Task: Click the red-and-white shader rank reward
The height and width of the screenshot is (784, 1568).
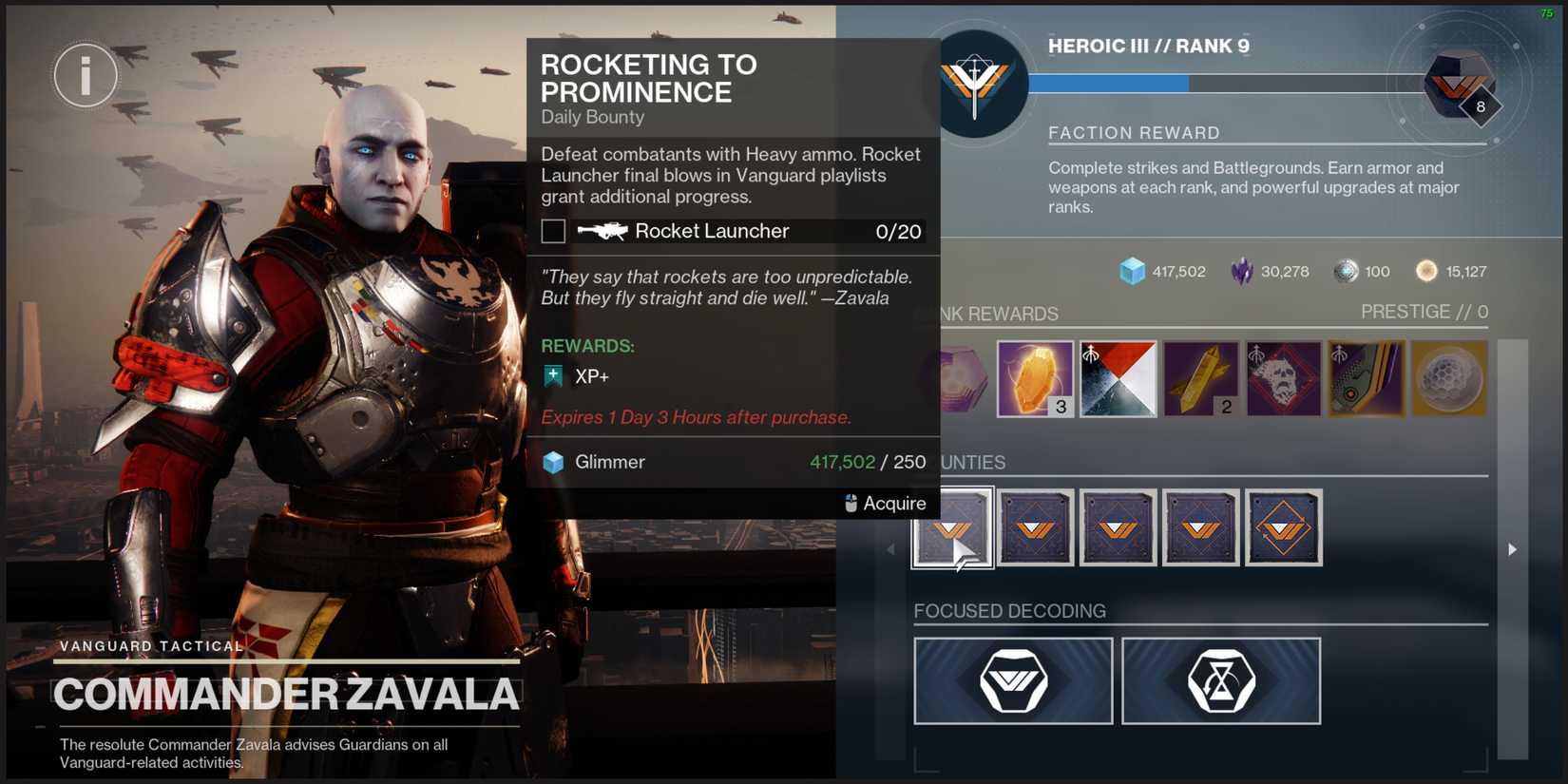Action: click(x=1119, y=377)
